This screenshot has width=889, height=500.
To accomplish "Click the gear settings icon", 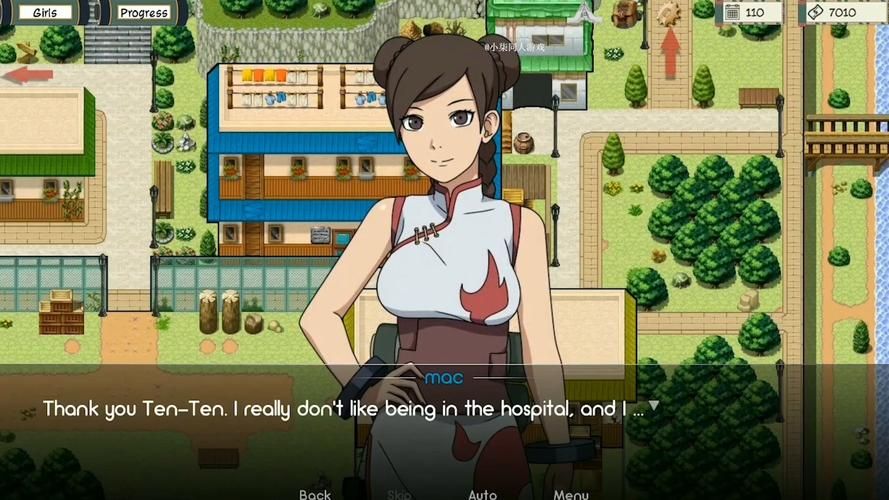I will (x=668, y=13).
